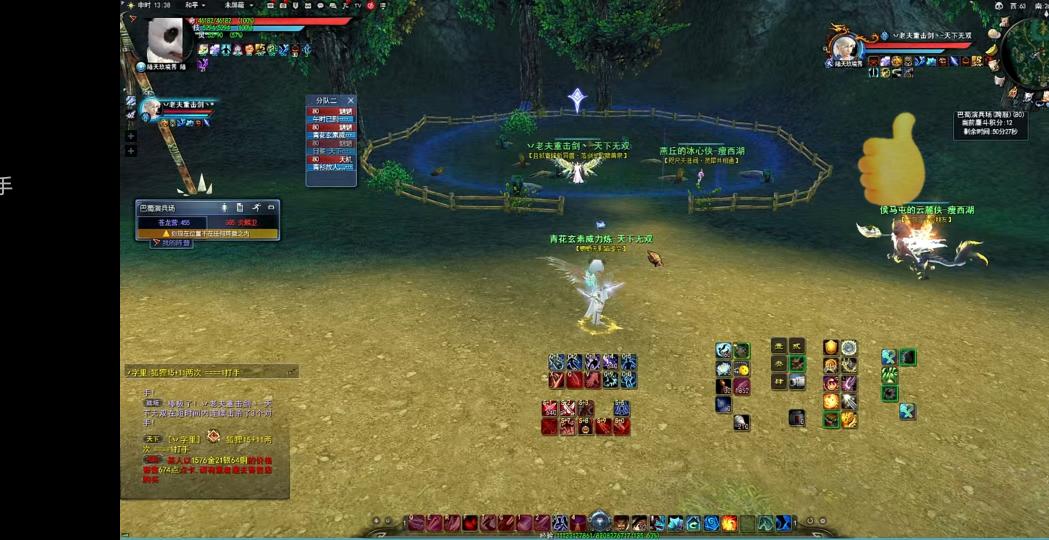Activate the blue spiral skill on bottom hotbar
Image resolution: width=1049 pixels, height=540 pixels.
click(x=711, y=523)
